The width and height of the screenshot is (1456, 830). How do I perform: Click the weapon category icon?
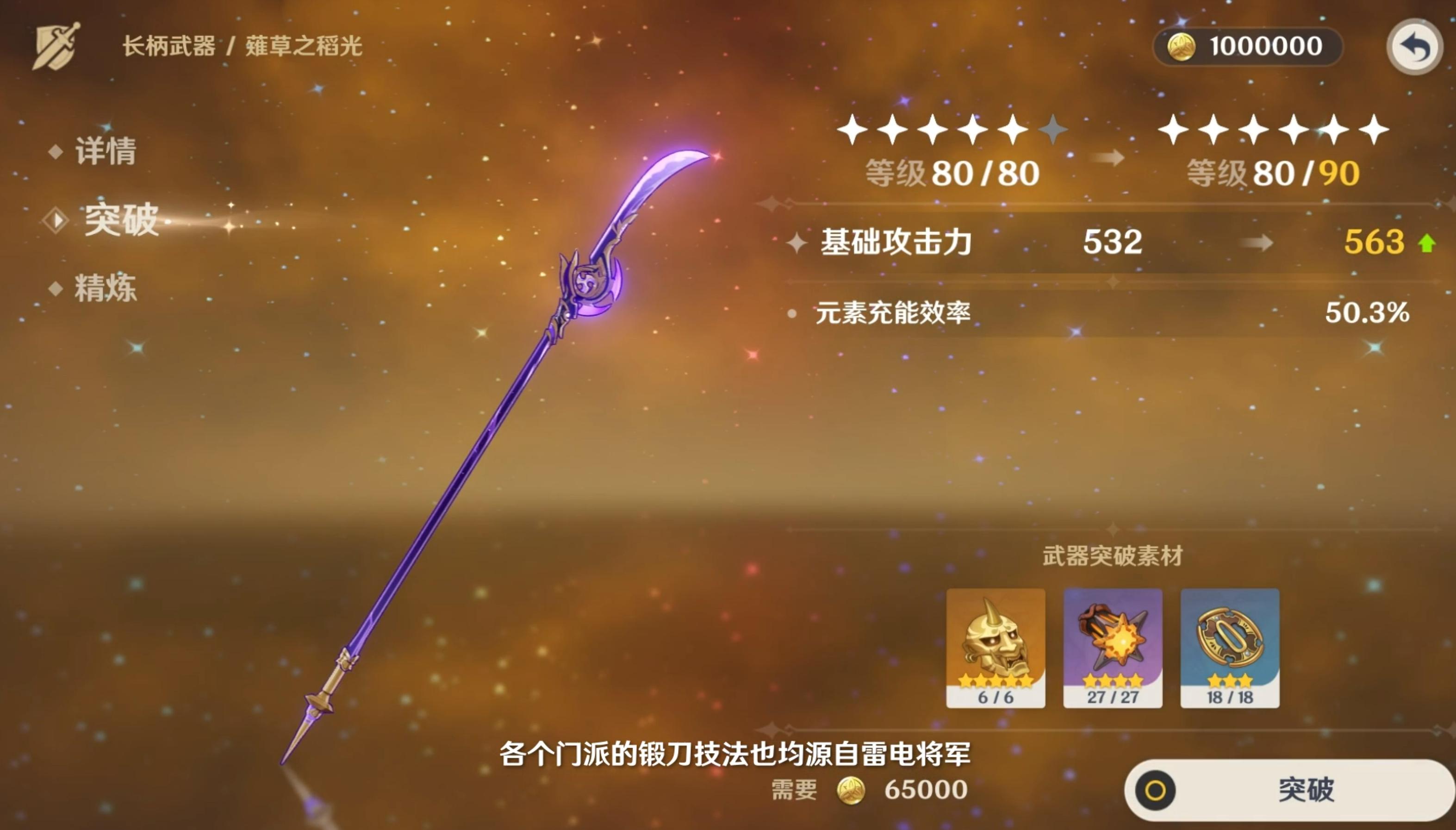click(56, 47)
